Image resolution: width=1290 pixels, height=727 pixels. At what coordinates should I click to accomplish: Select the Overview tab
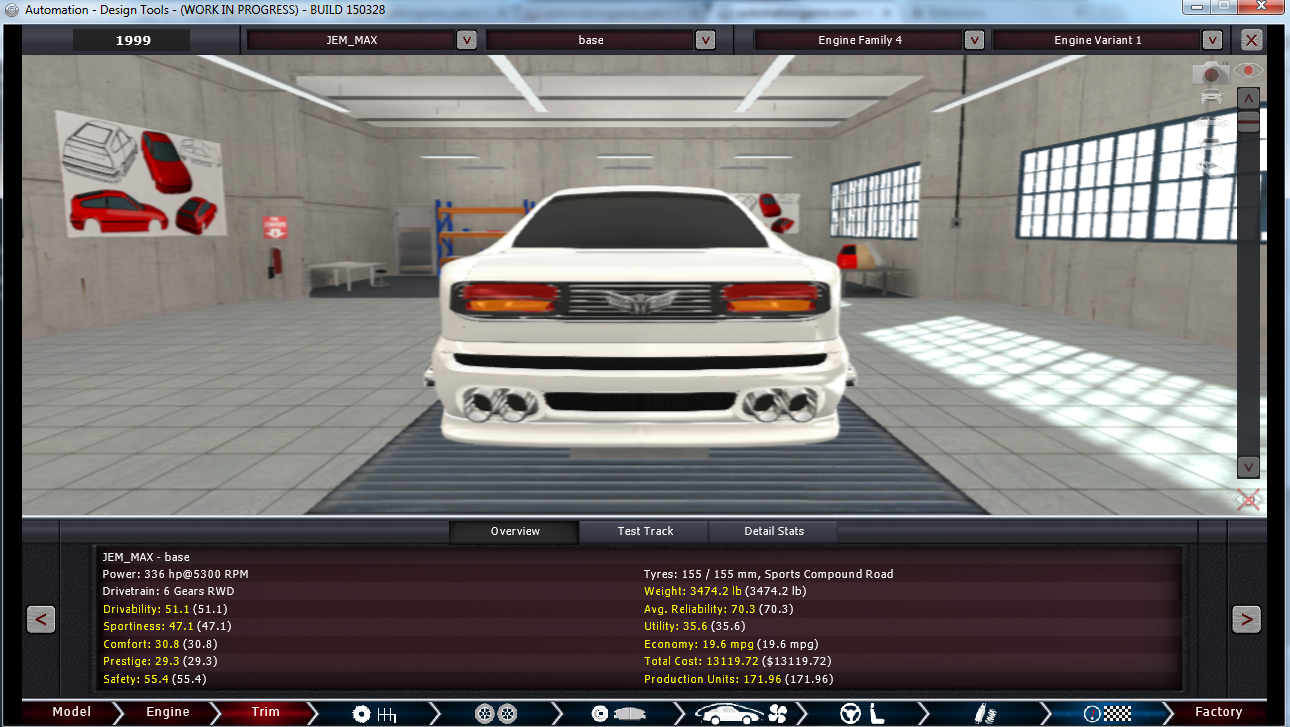coord(515,531)
